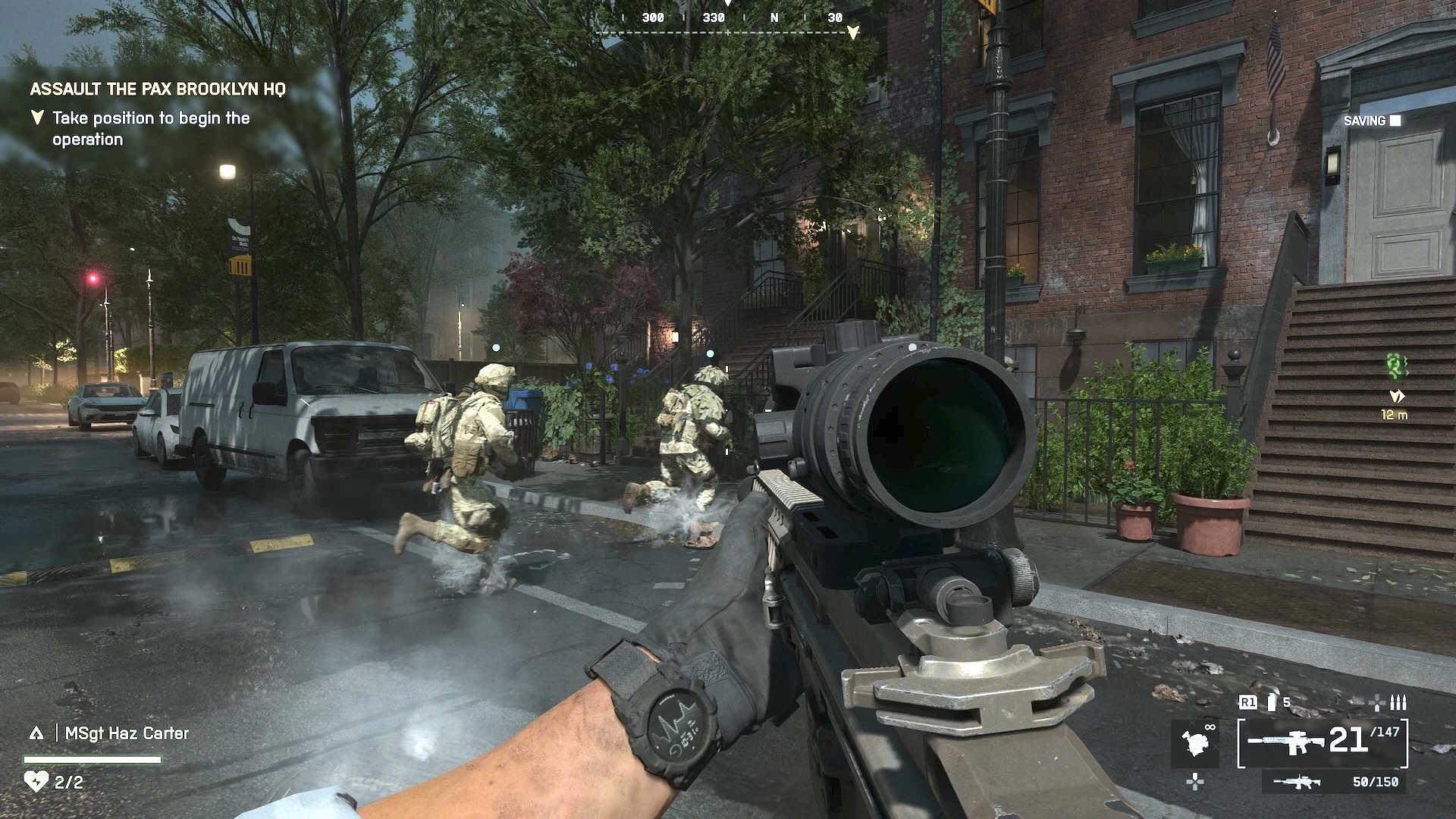Activate the night vision goggles gadget
This screenshot has height=819, width=1456.
1197,741
